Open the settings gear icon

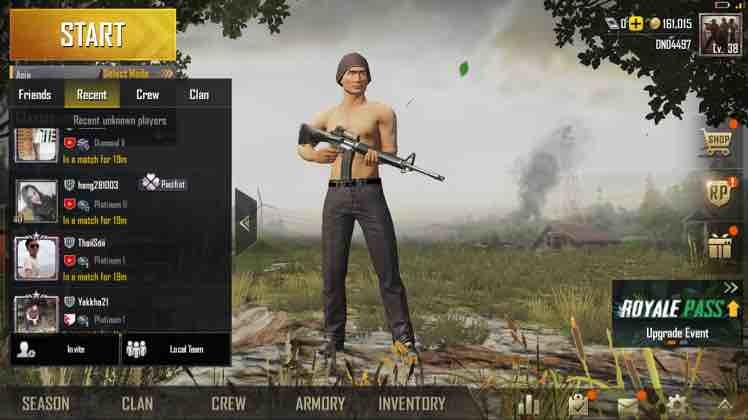click(677, 404)
